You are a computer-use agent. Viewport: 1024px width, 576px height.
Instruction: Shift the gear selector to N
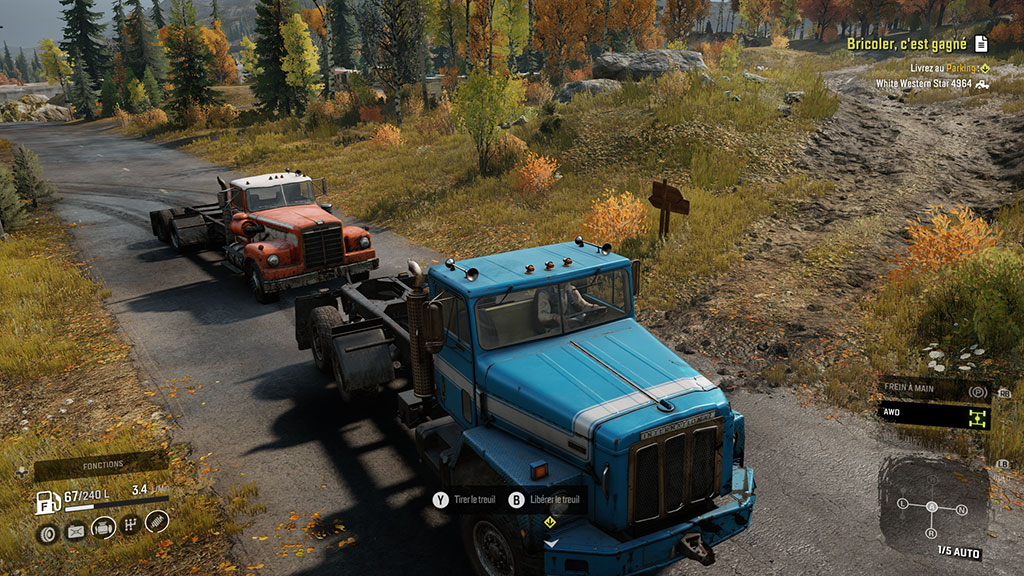click(x=962, y=510)
